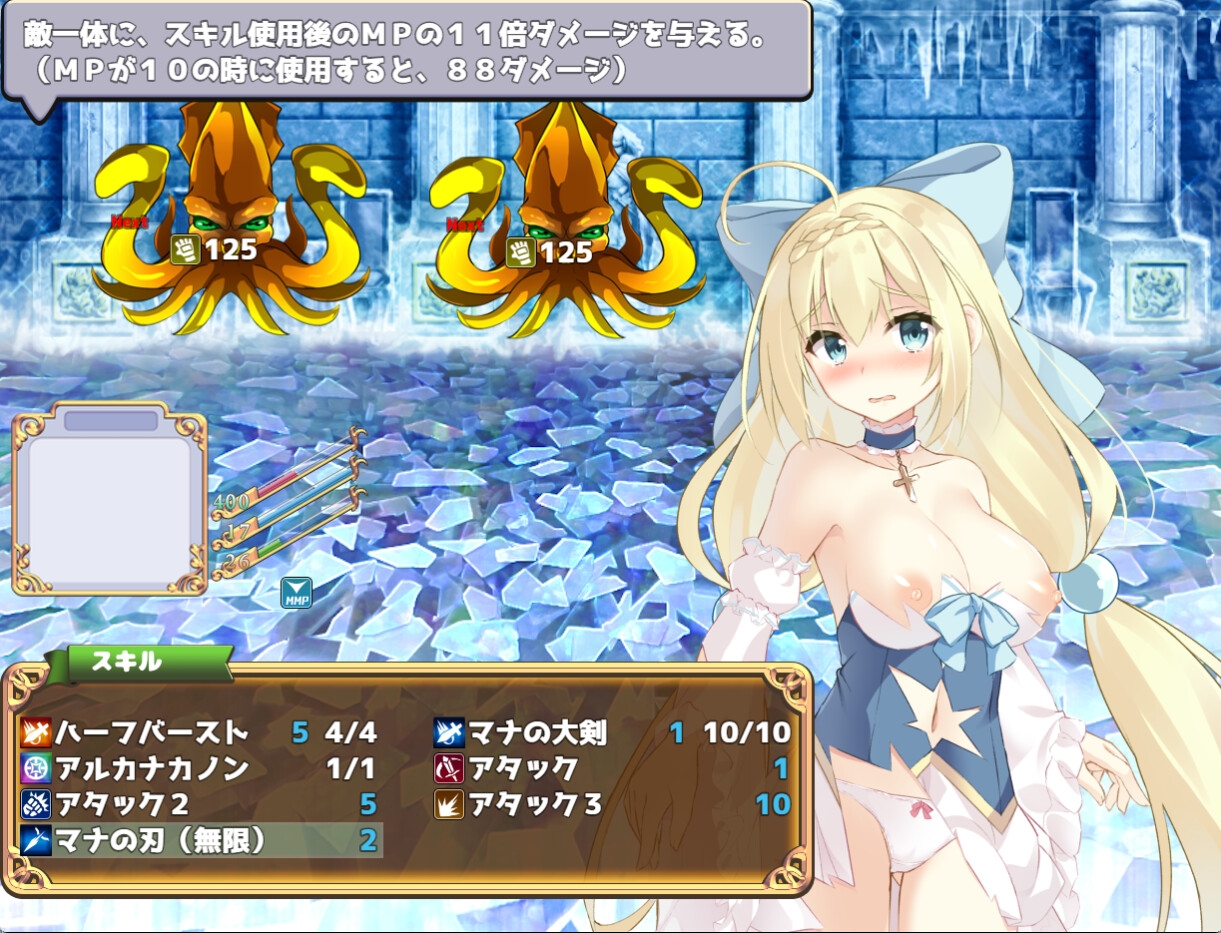Select the マナの大剣 skill
1221x933 pixels.
[x=540, y=733]
